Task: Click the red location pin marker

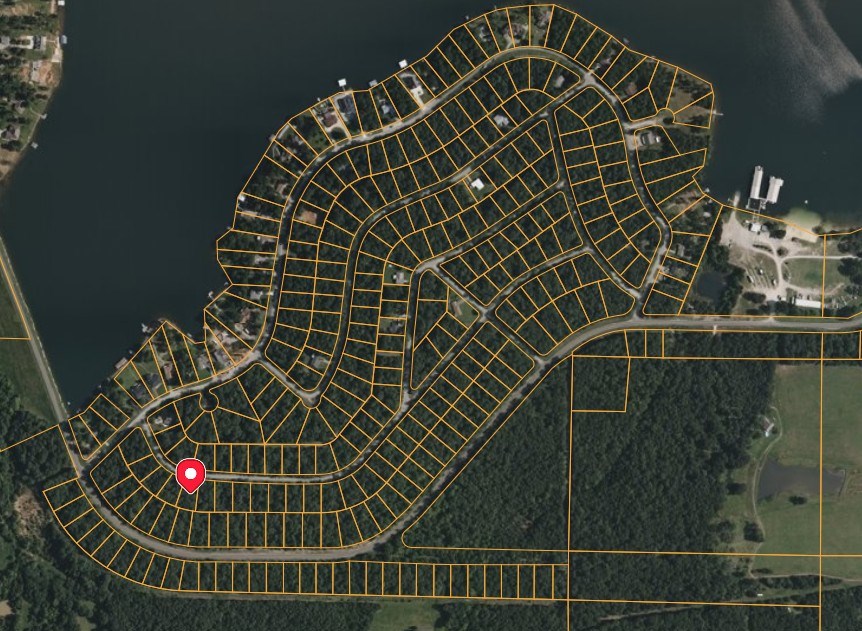Action: pyautogui.click(x=190, y=474)
